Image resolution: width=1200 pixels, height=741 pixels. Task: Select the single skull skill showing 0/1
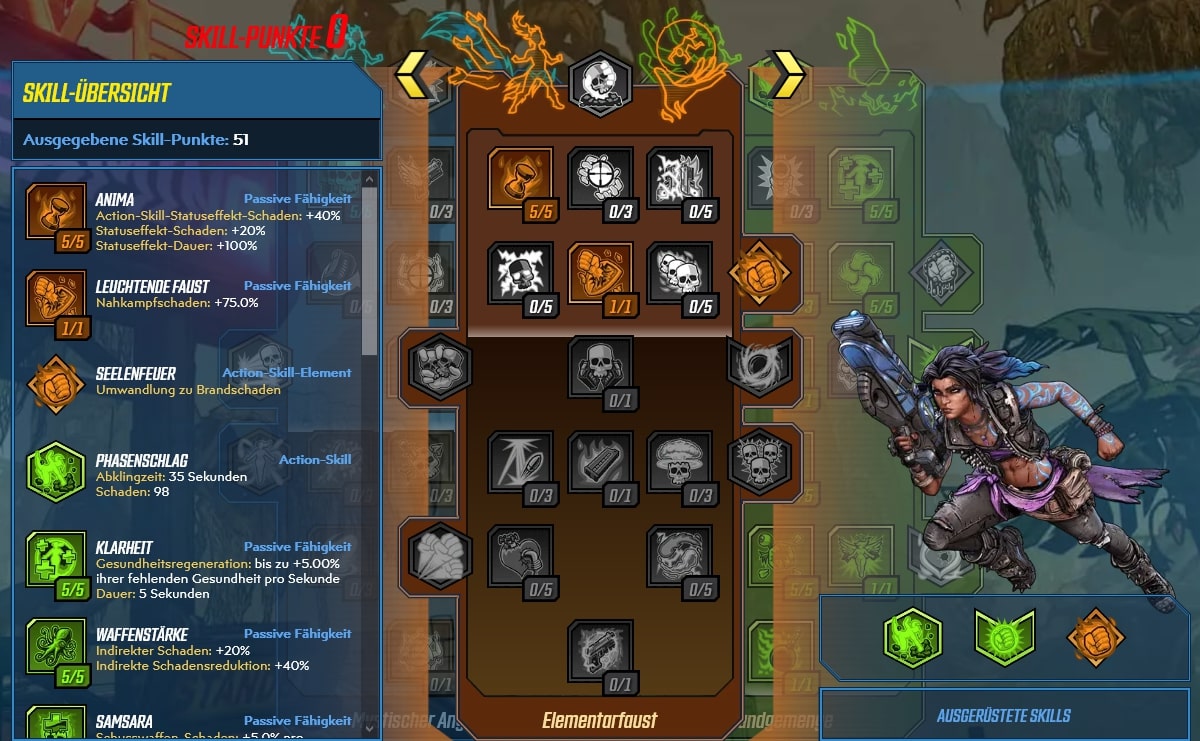pos(600,368)
